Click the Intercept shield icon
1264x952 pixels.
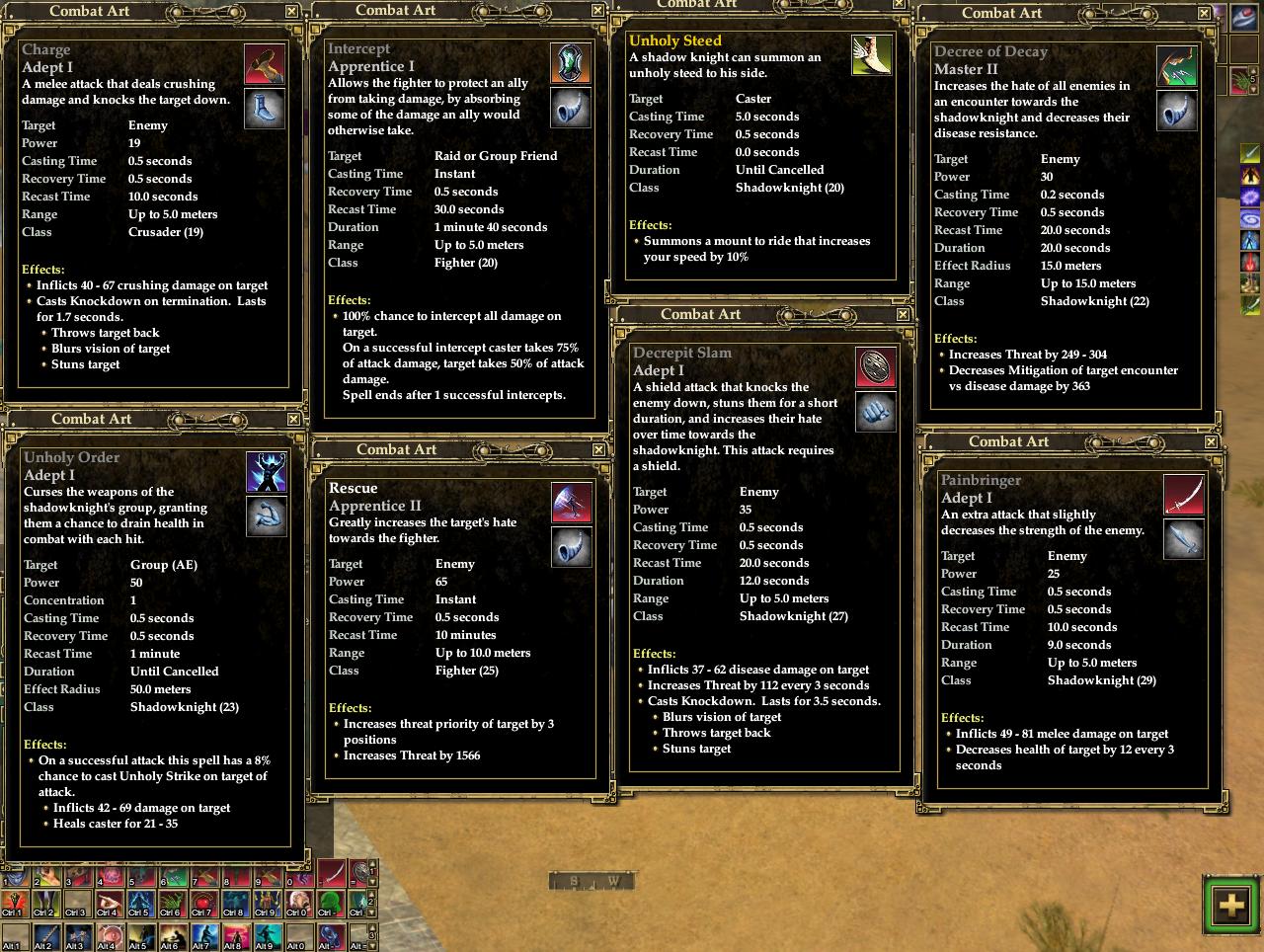571,63
